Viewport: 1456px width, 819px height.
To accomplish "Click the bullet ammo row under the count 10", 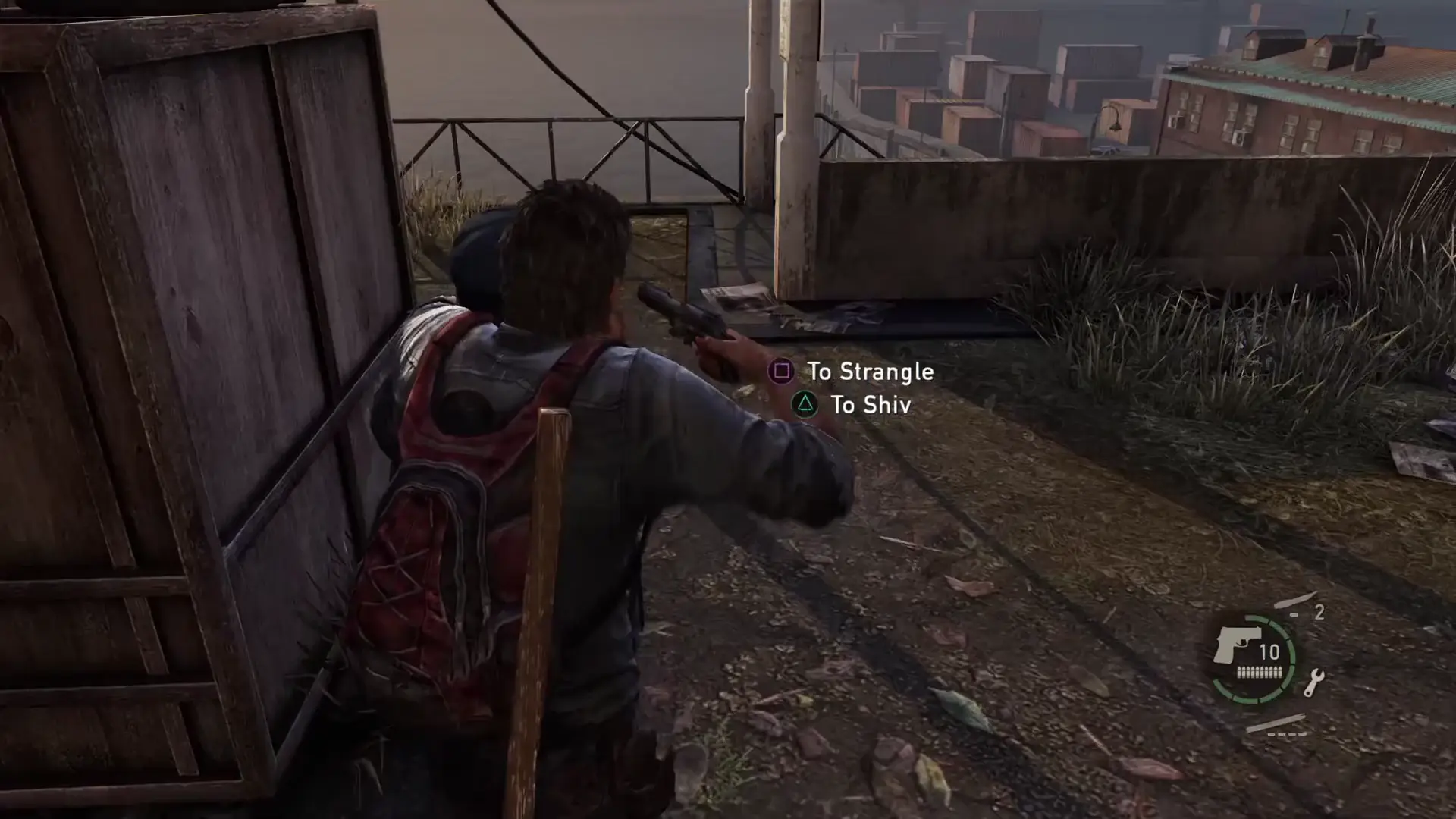I will (x=1260, y=672).
